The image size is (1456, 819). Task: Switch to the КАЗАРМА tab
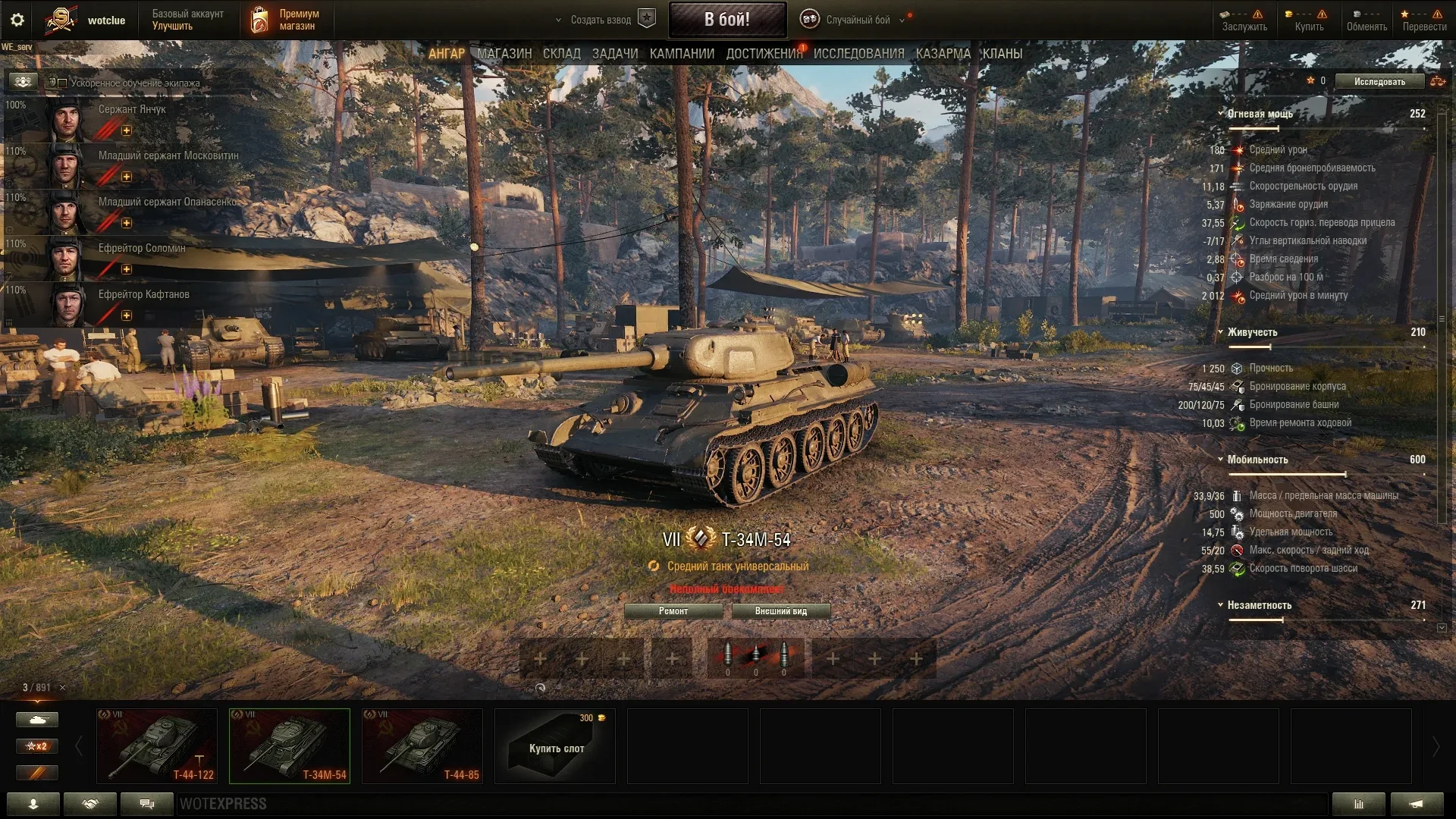click(943, 54)
